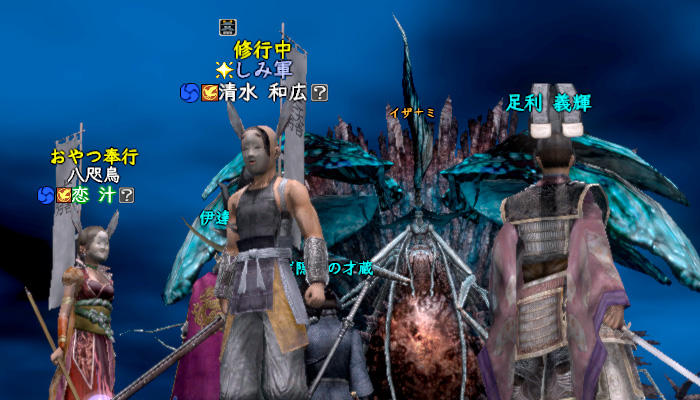Image resolution: width=700 pixels, height=400 pixels.
Task: Target the イザナミ boss name label
Action: 413,112
